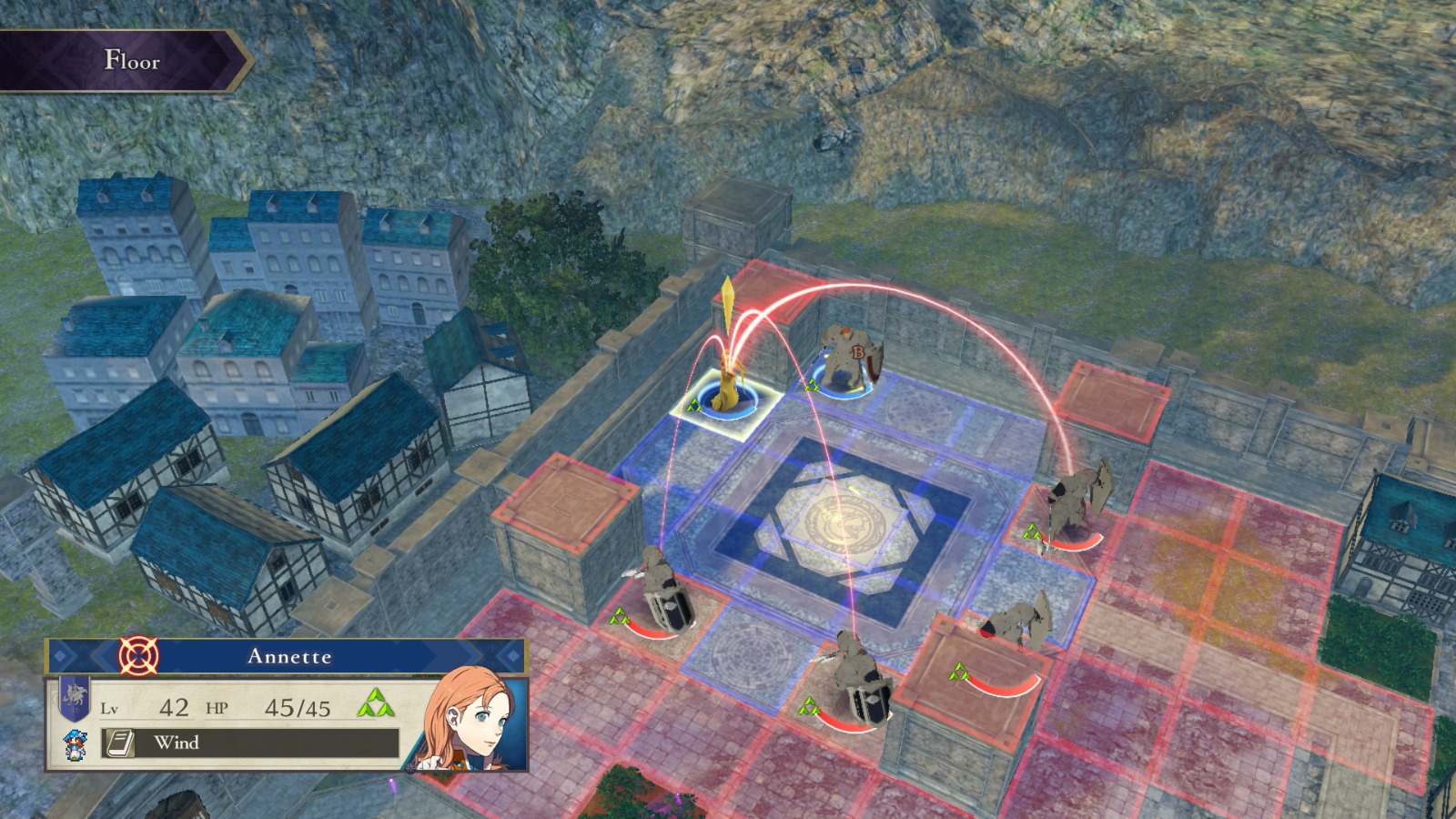The image size is (1456, 819).
Task: Click the HP 45/45 value
Action: tap(299, 709)
